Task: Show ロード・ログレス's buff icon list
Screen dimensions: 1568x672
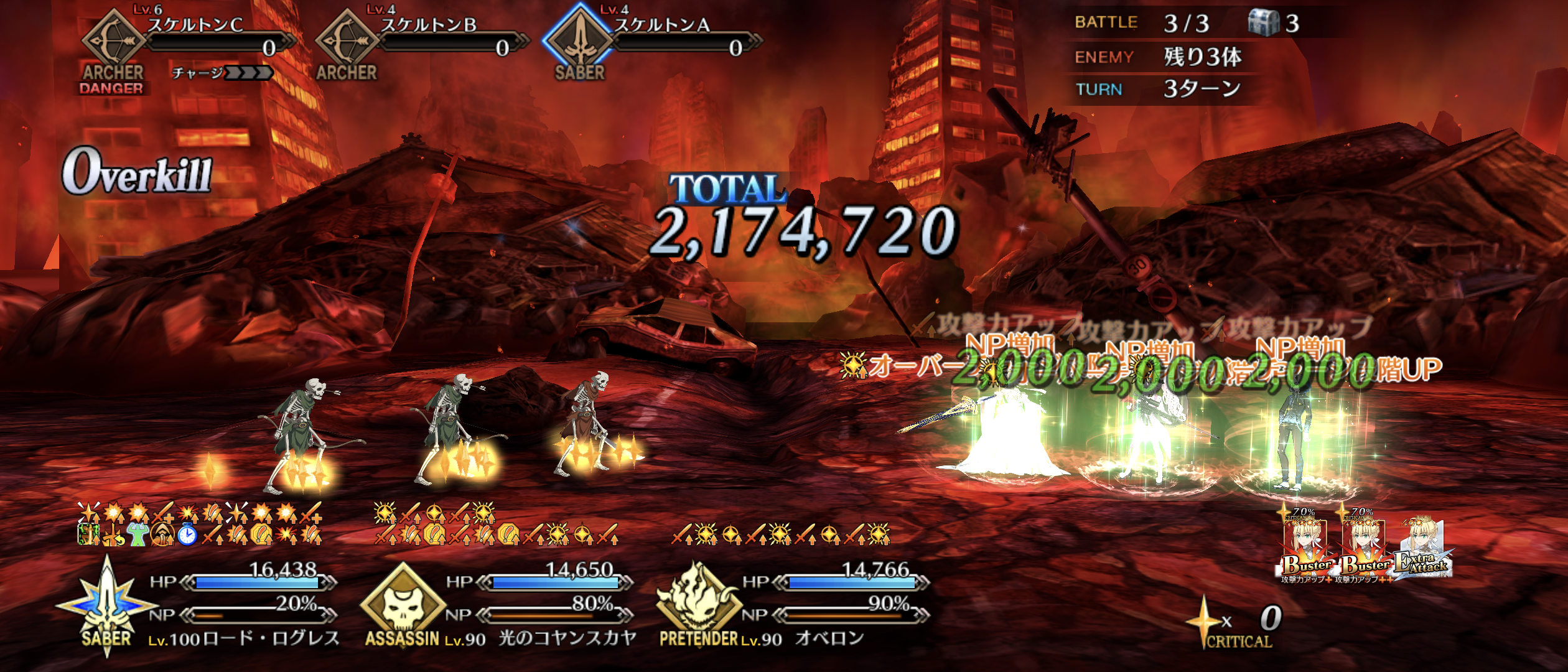Action: [x=200, y=524]
